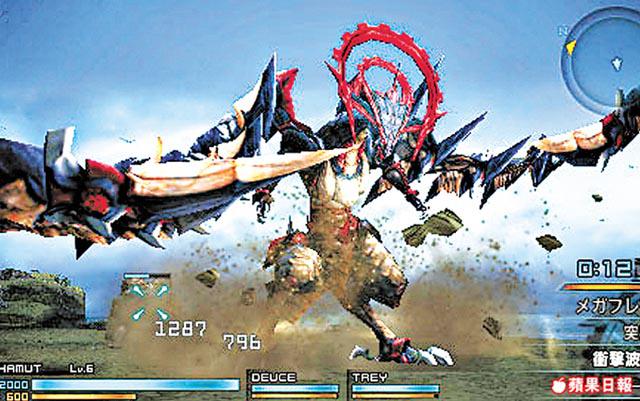Open the circular minimap
This screenshot has width=640, height=401.
602,57
